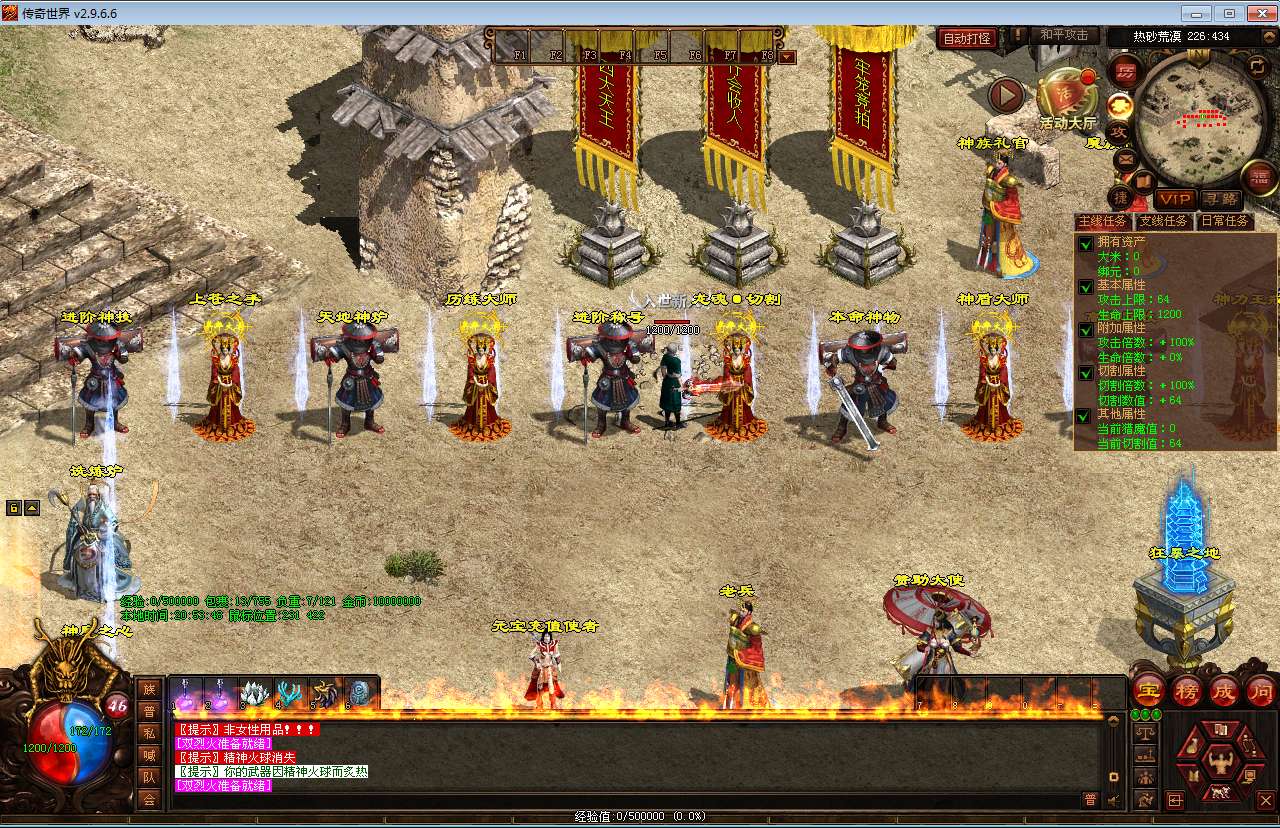This screenshot has height=828, width=1280.
Task: Click the 寻路 pathfinding button
Action: click(1219, 199)
